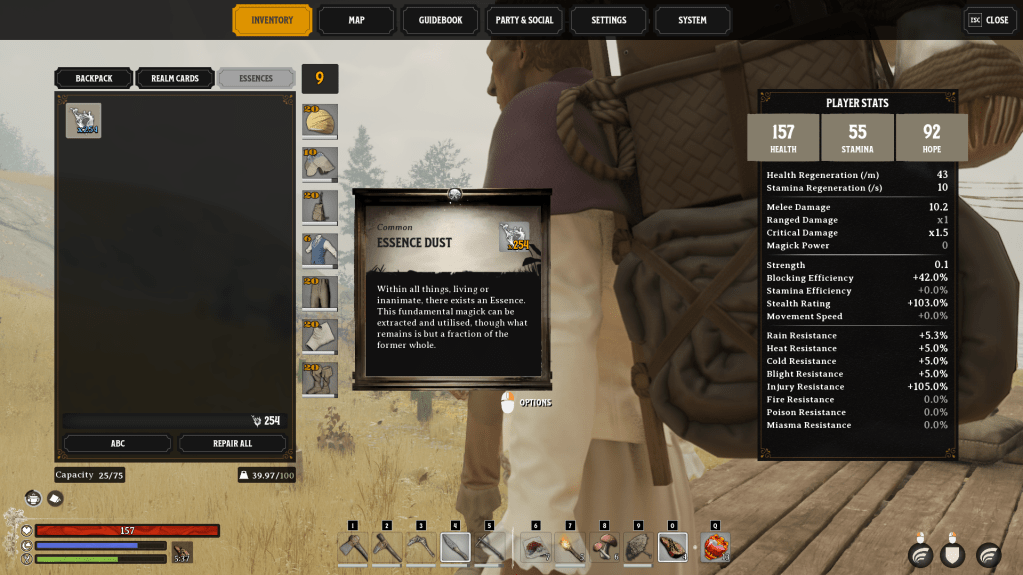This screenshot has width=1023, height=575.
Task: Select the blue vest equipment slot
Action: coord(320,250)
